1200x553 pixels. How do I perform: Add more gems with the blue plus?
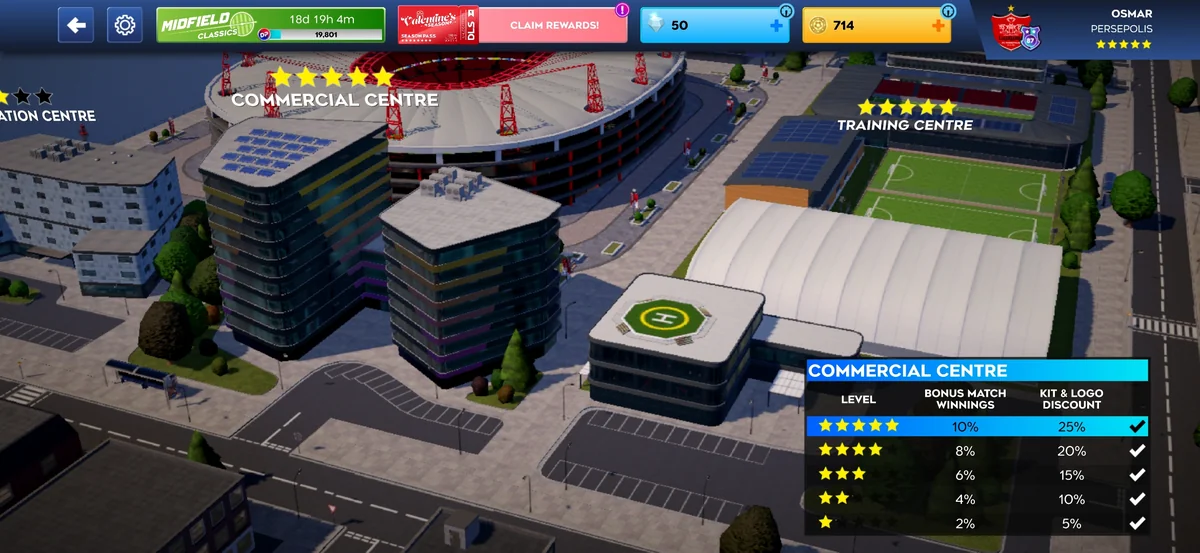776,26
